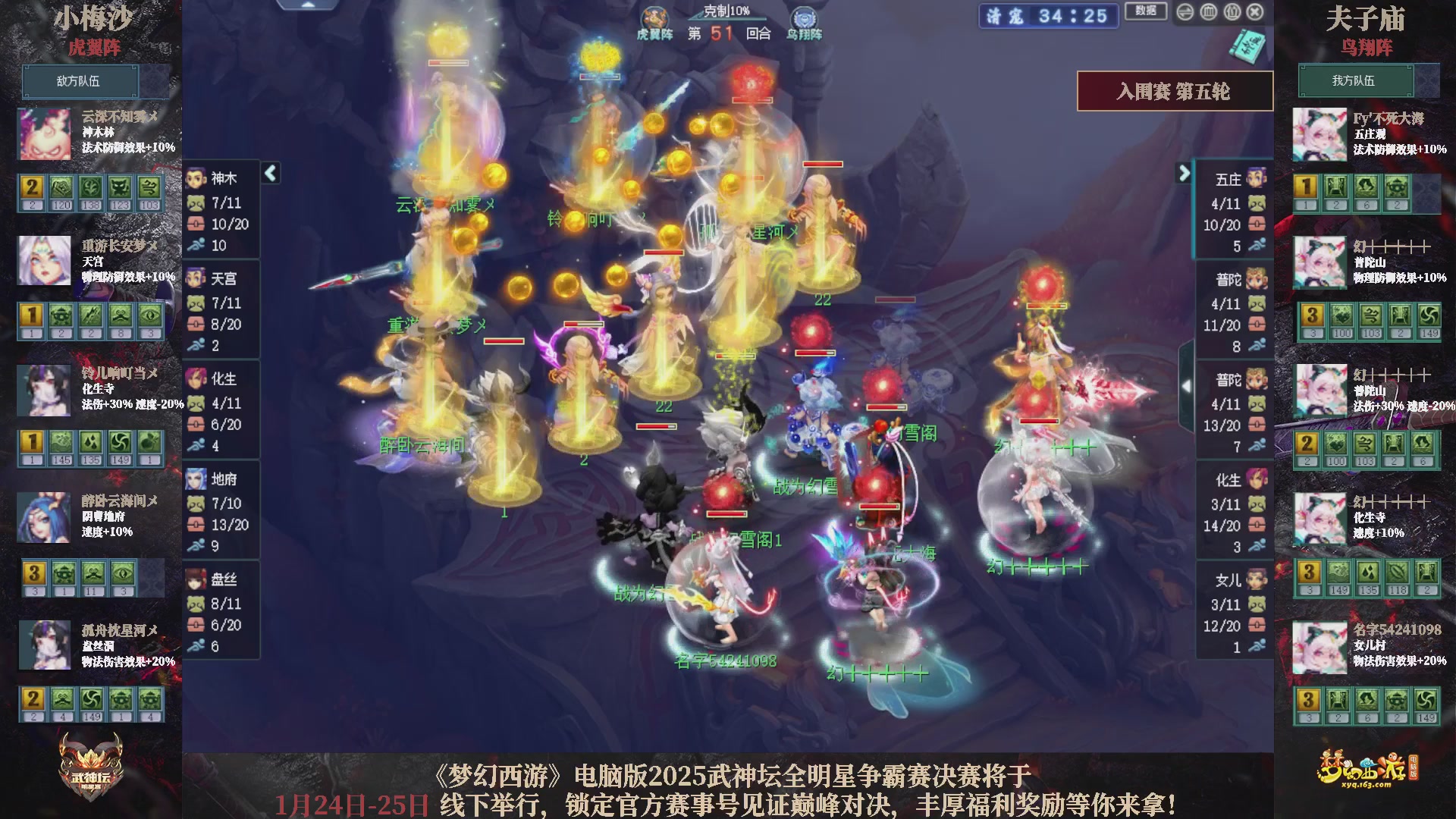Collapse the left team stats panel arrow

(x=269, y=173)
